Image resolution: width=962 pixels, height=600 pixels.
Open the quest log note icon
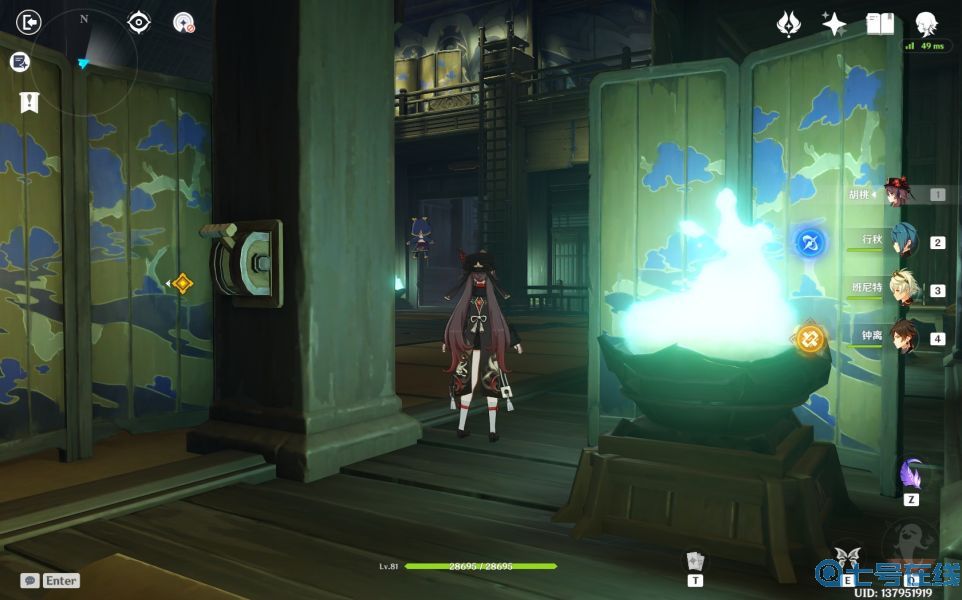[x=19, y=62]
